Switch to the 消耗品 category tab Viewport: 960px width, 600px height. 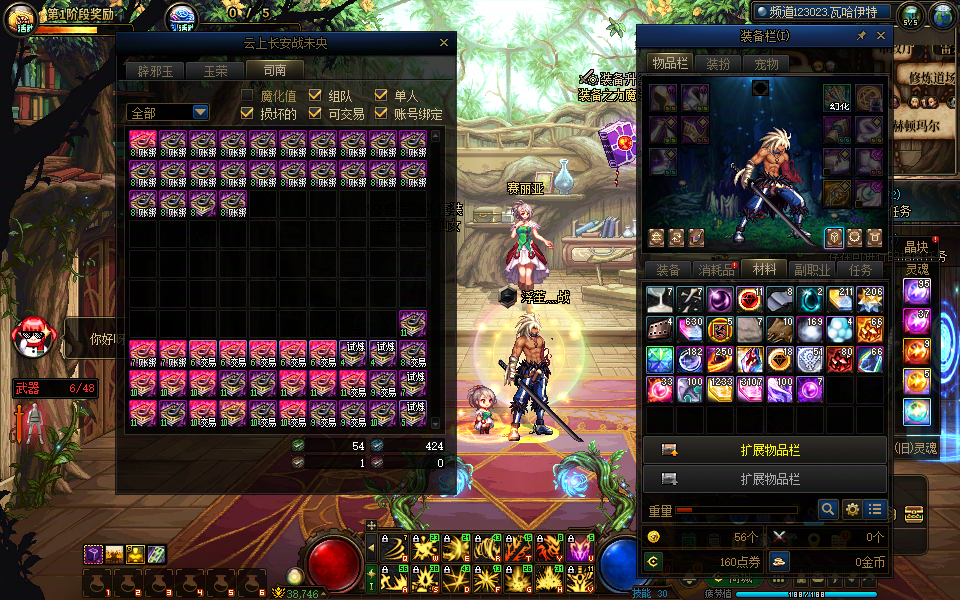[x=715, y=269]
